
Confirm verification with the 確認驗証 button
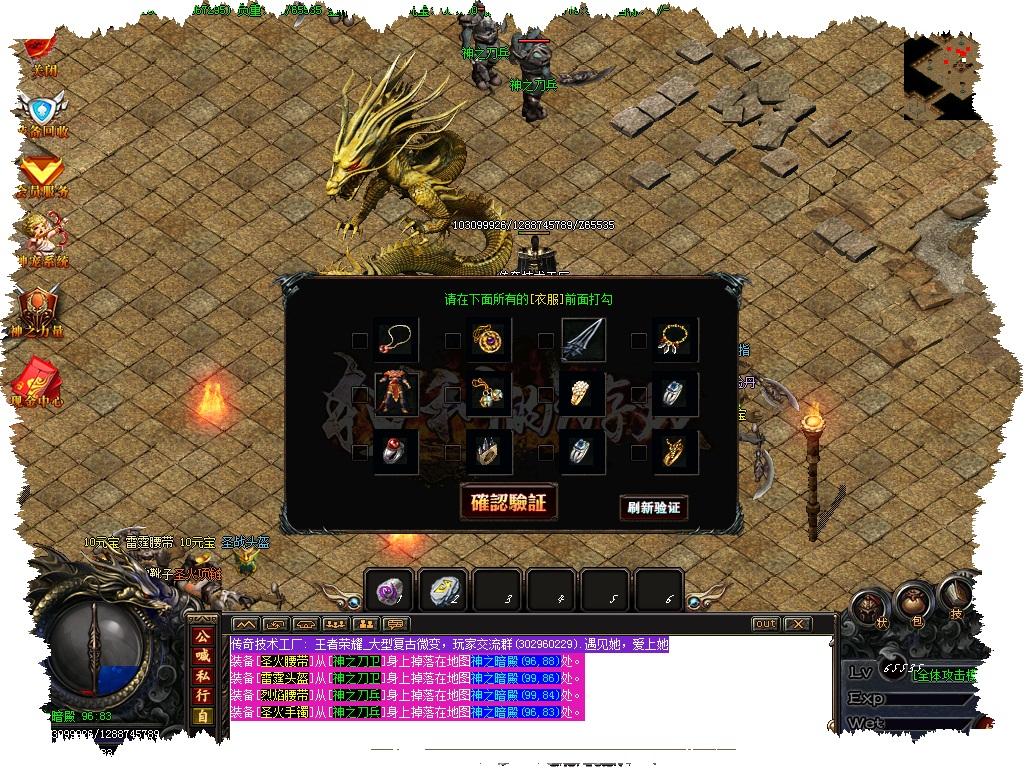pyautogui.click(x=508, y=502)
